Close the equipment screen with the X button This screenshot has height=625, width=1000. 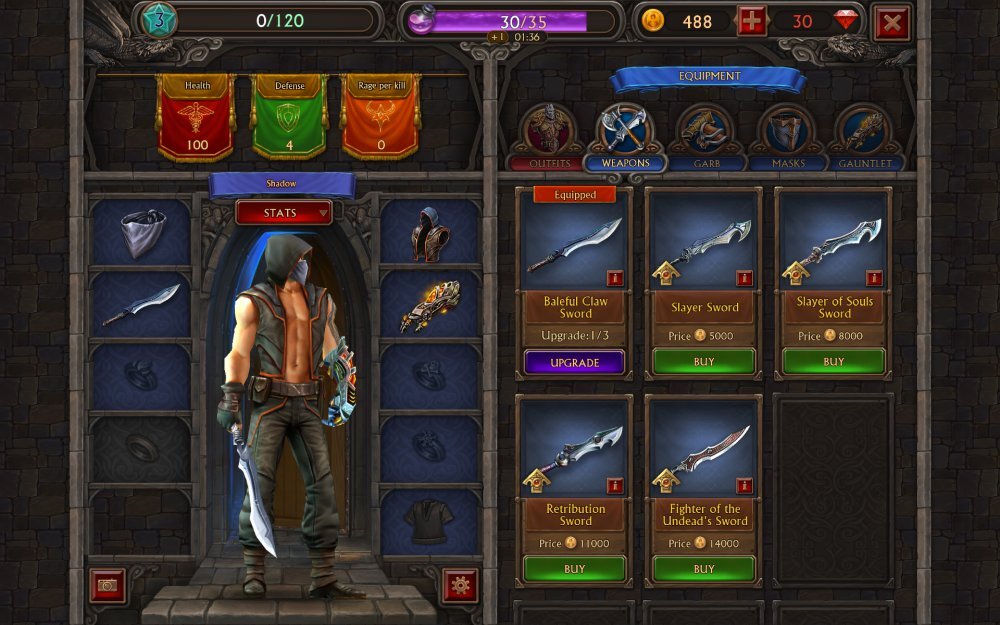[x=891, y=22]
